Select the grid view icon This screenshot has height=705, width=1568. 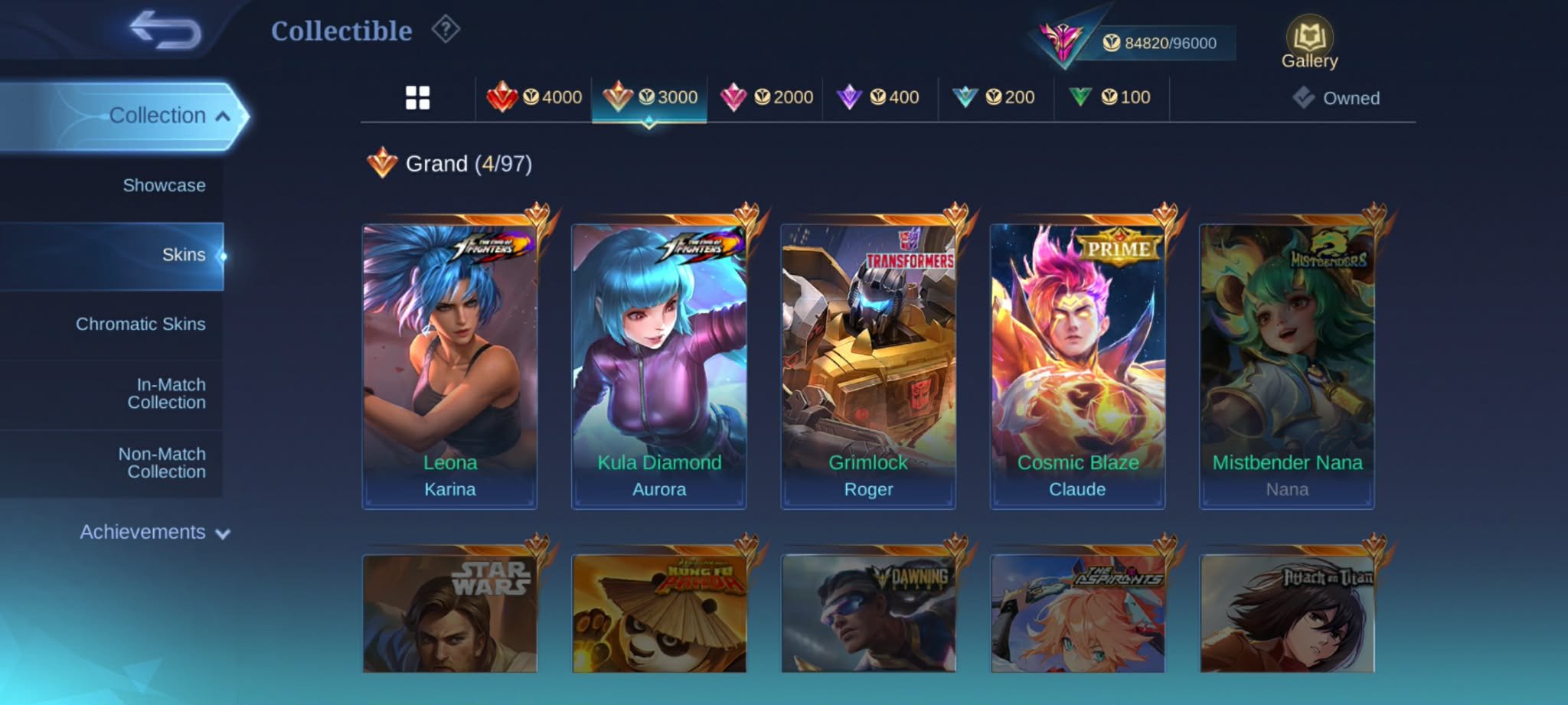pyautogui.click(x=416, y=96)
